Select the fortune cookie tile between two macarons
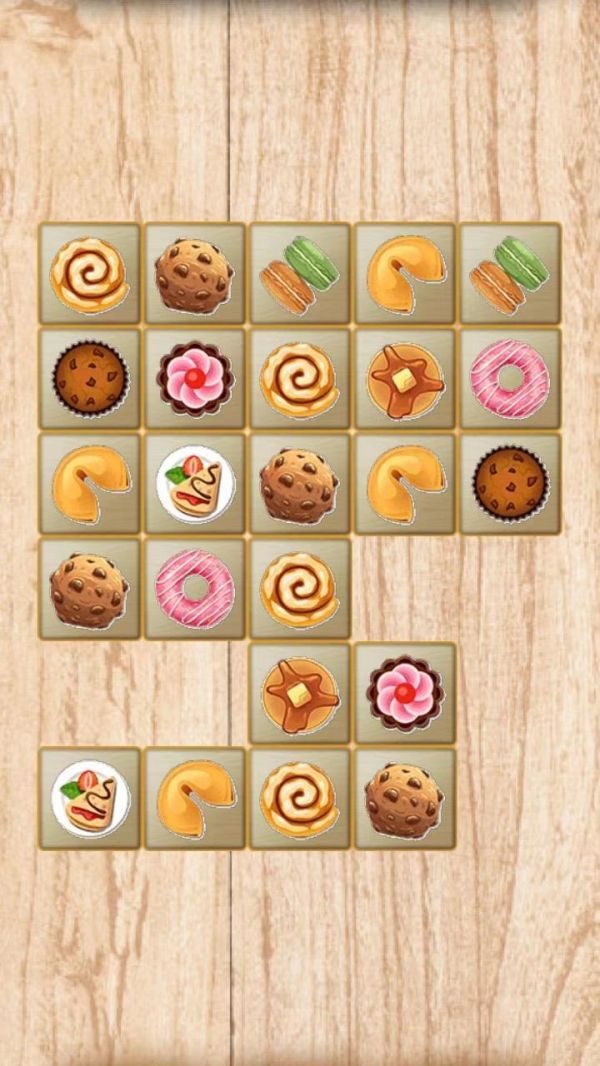600x1066 pixels. tap(405, 273)
